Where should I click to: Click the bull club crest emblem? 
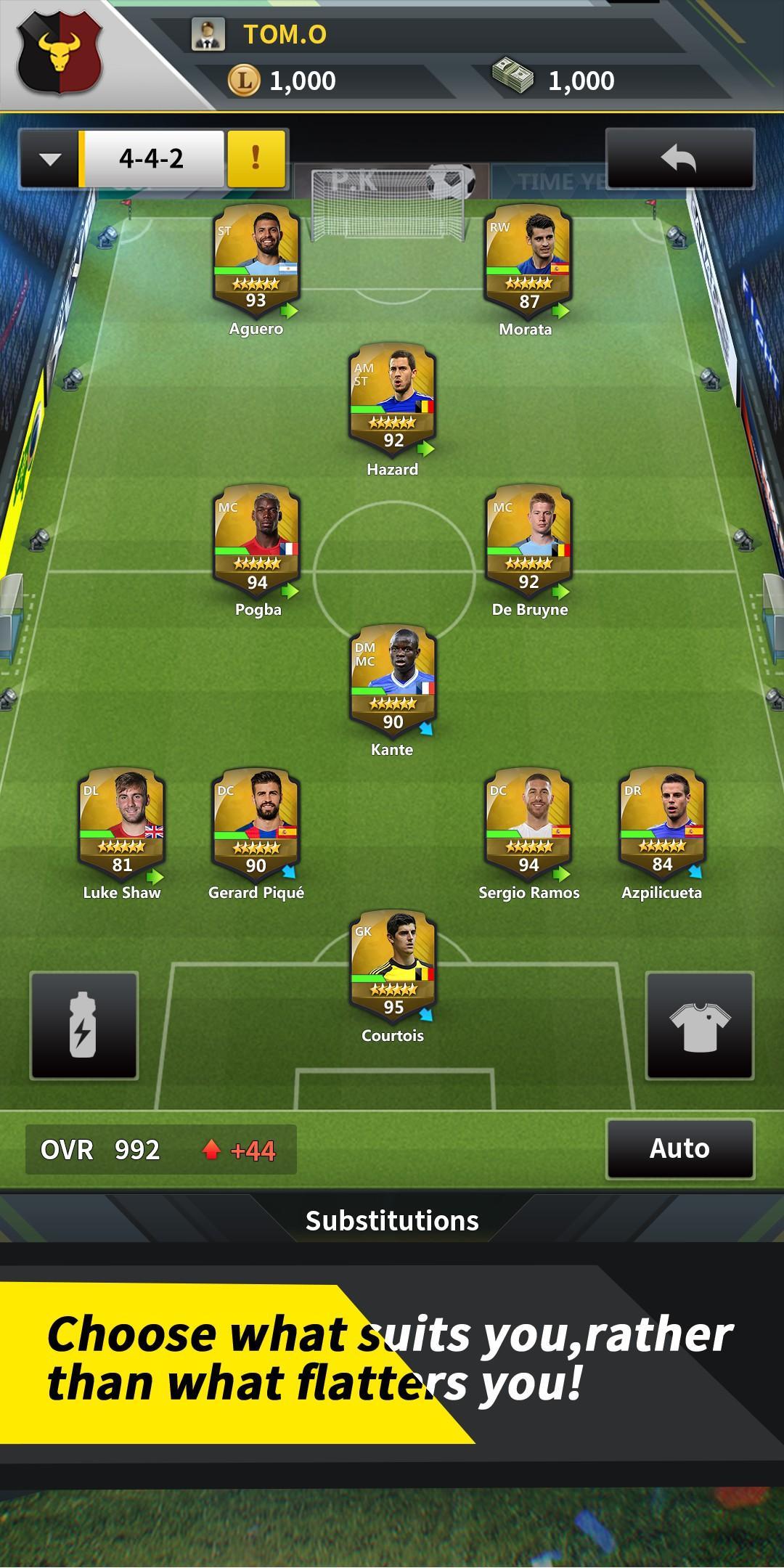[60, 54]
